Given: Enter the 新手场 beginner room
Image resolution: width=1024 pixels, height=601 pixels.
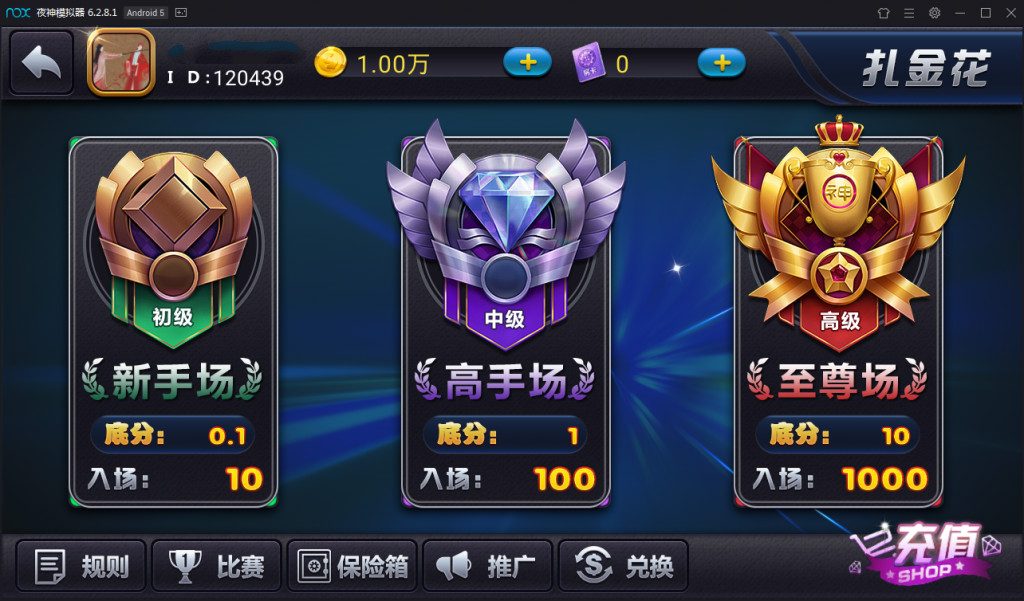Looking at the screenshot, I should click(173, 320).
